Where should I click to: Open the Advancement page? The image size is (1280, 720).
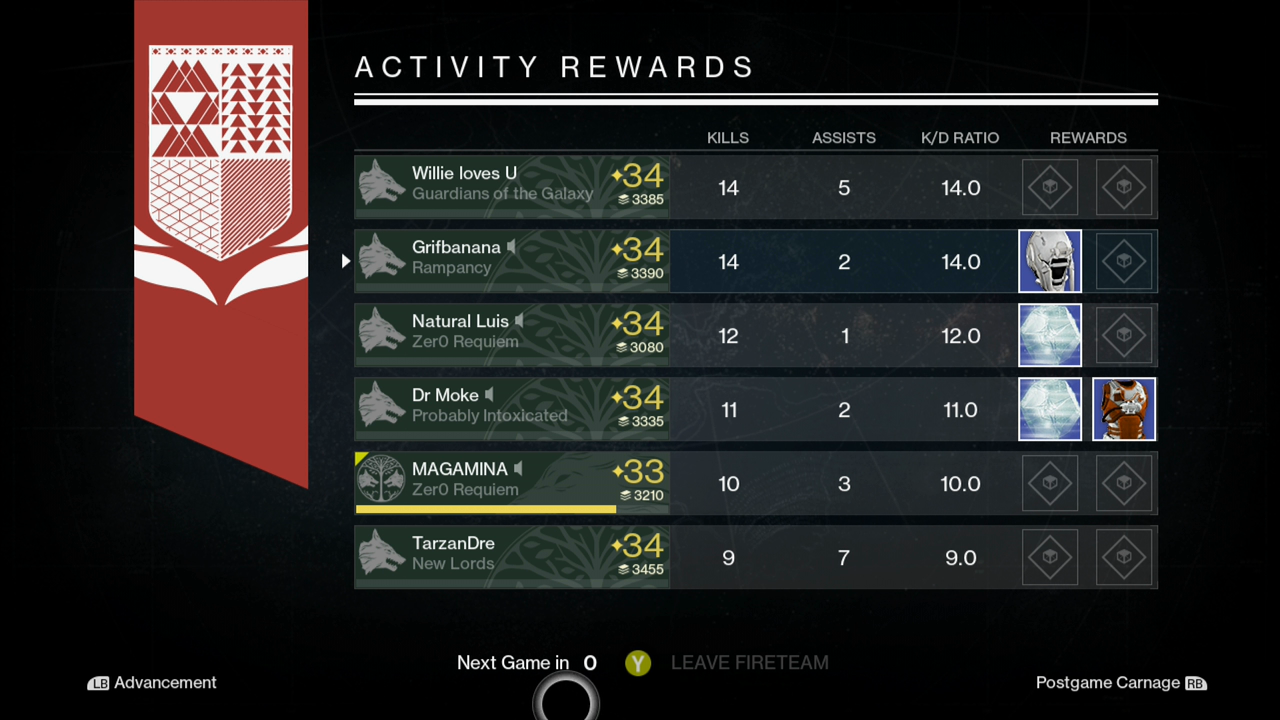coord(153,683)
